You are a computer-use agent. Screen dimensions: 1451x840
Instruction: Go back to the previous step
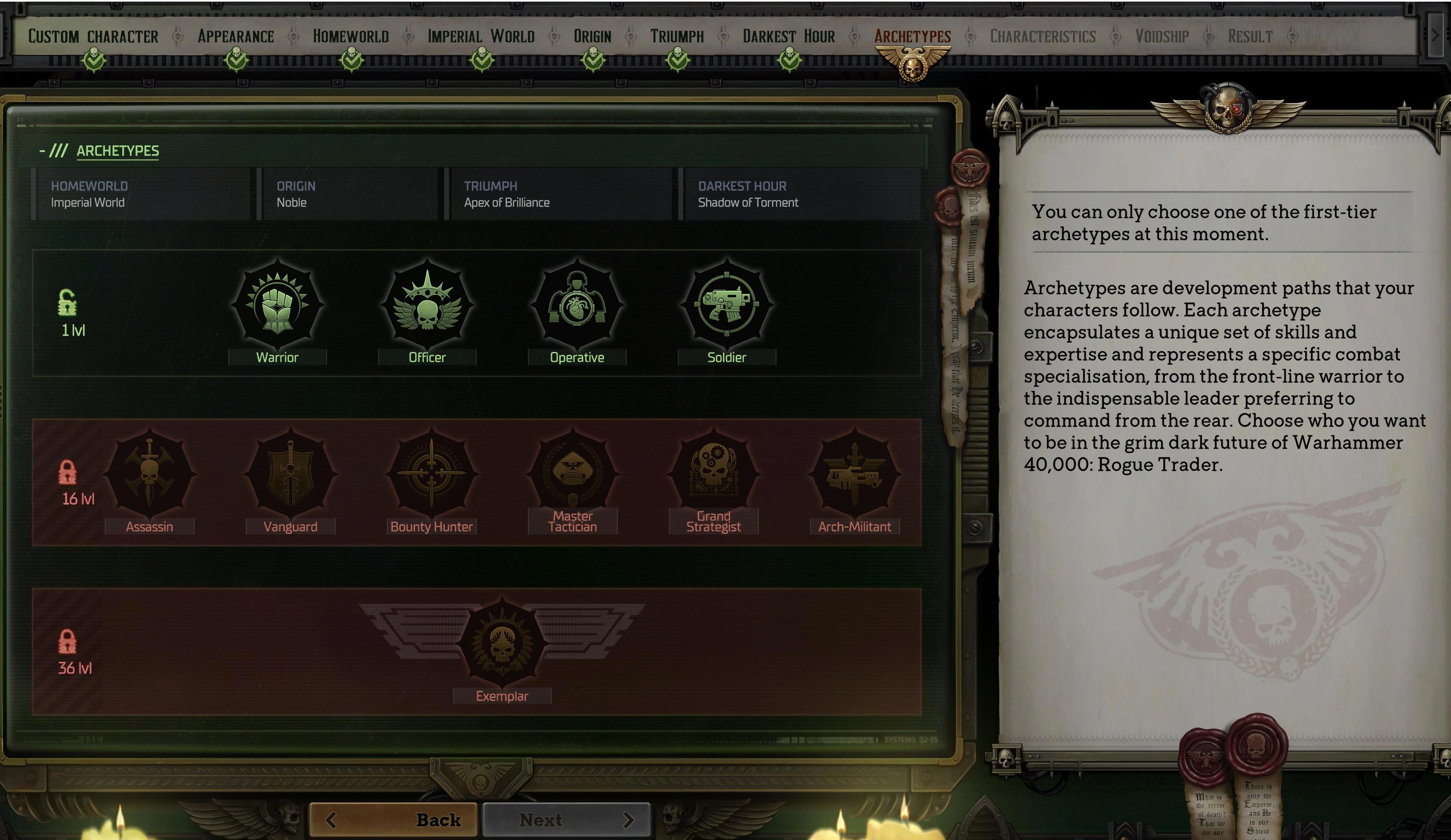click(x=393, y=819)
